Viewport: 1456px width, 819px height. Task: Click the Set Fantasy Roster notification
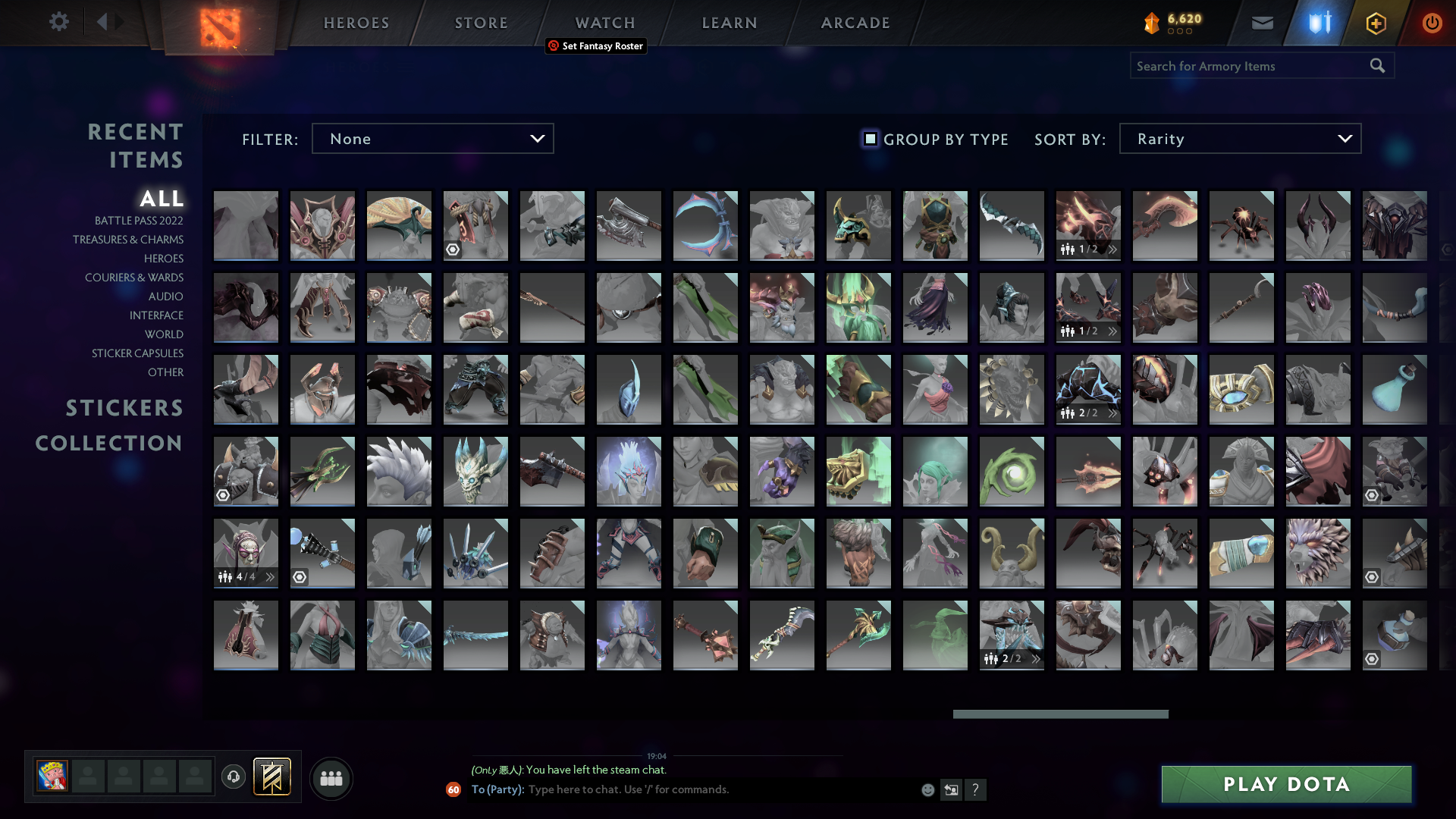pos(596,46)
